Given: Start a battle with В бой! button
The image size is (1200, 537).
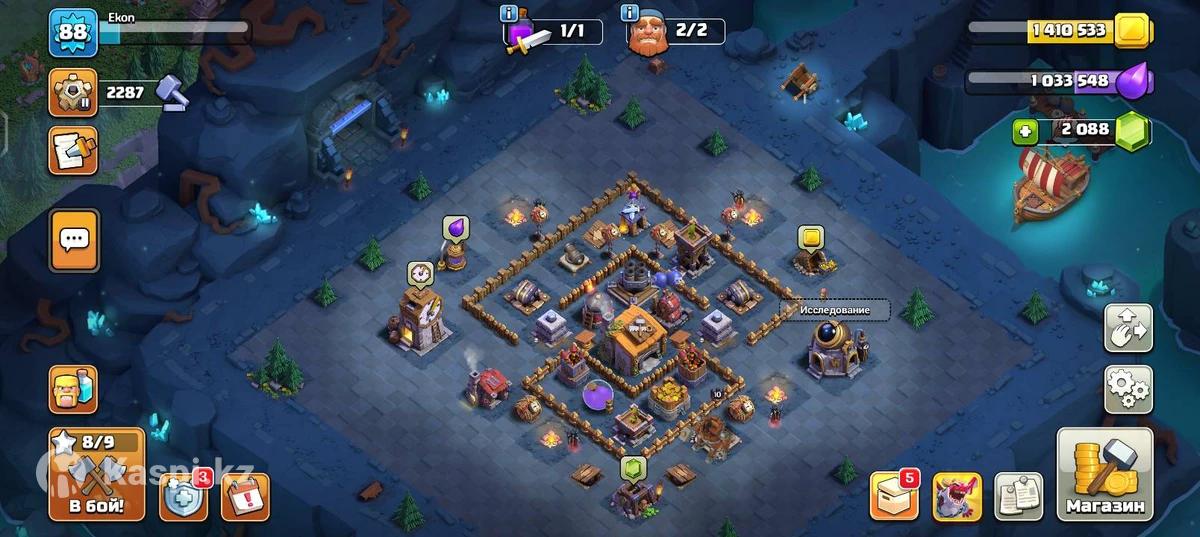Looking at the screenshot, I should point(96,473).
